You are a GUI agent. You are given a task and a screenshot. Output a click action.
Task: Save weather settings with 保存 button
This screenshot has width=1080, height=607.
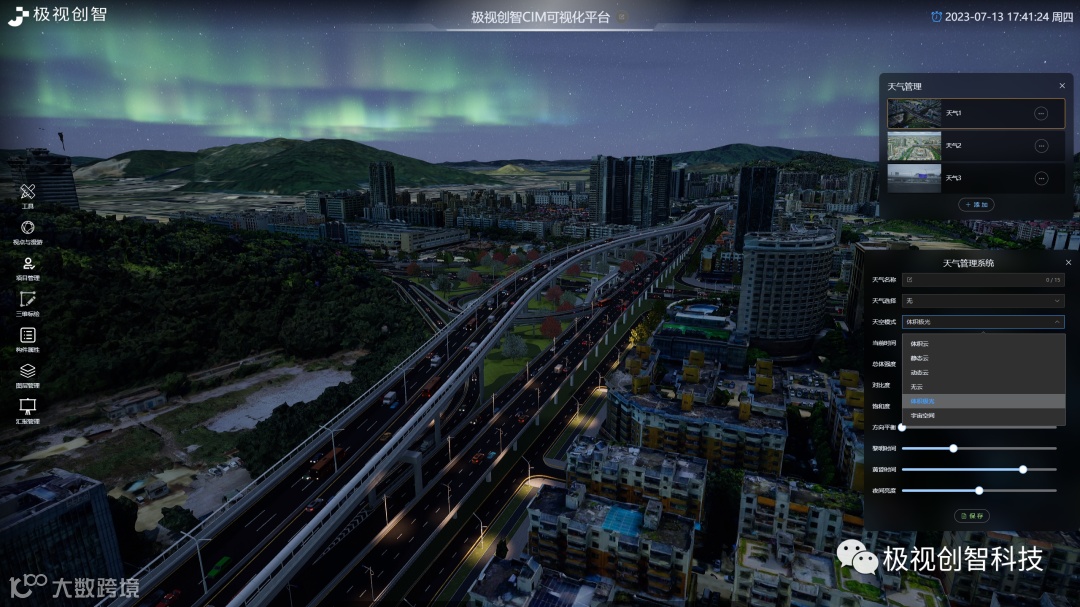(x=973, y=516)
